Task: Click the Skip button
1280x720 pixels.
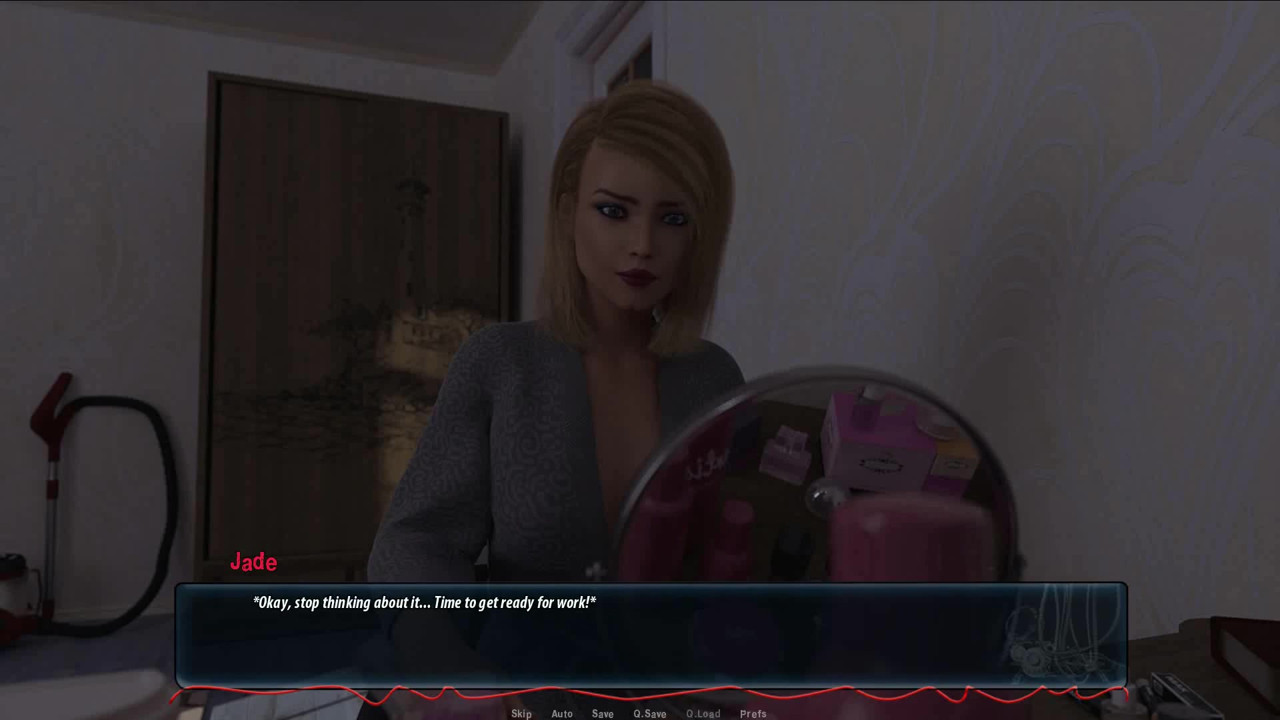Action: point(521,713)
